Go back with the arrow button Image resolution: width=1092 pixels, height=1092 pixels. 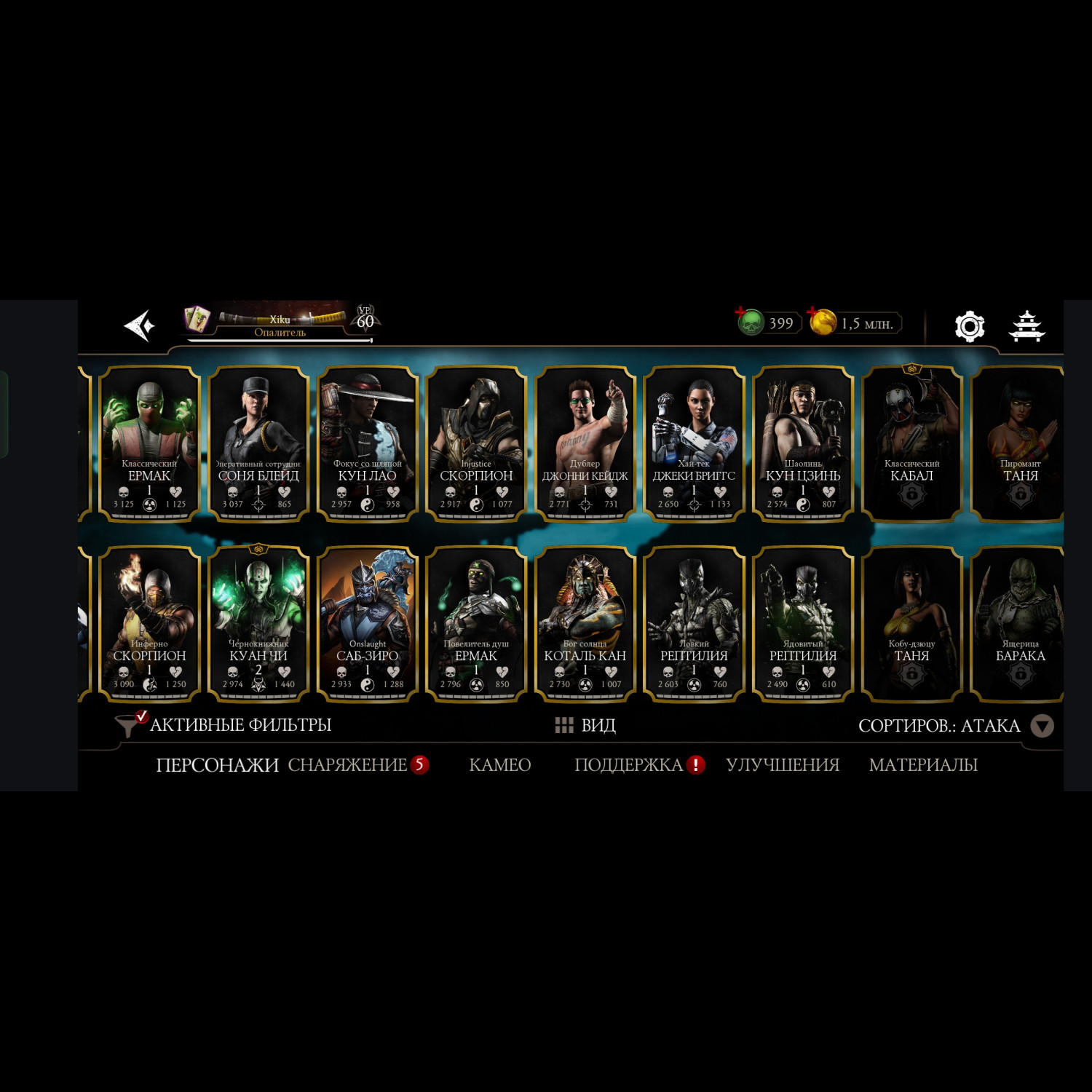point(139,325)
